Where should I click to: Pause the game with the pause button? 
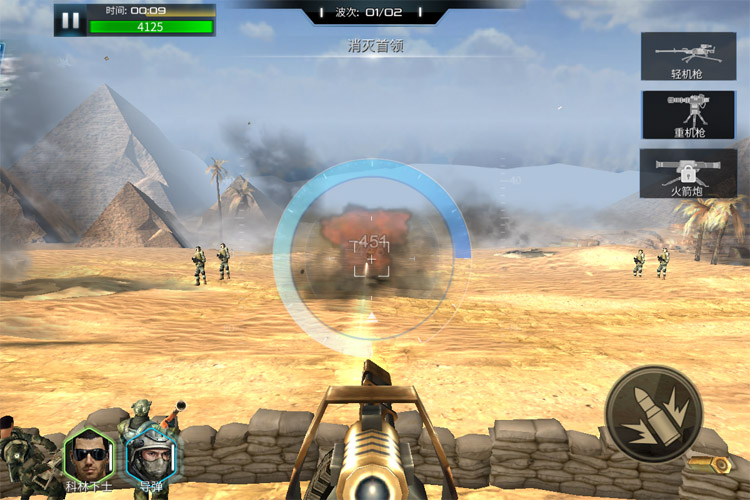[70, 20]
